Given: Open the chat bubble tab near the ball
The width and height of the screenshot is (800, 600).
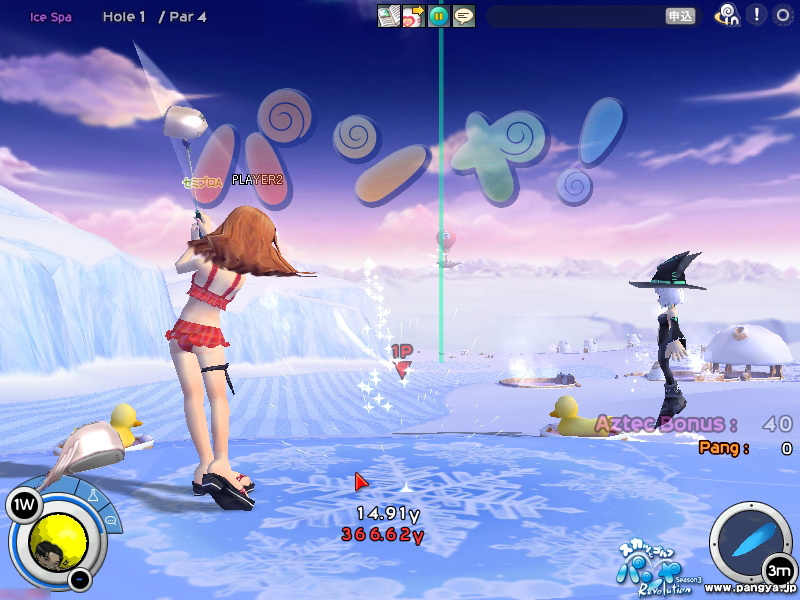Looking at the screenshot, I should point(109,521).
